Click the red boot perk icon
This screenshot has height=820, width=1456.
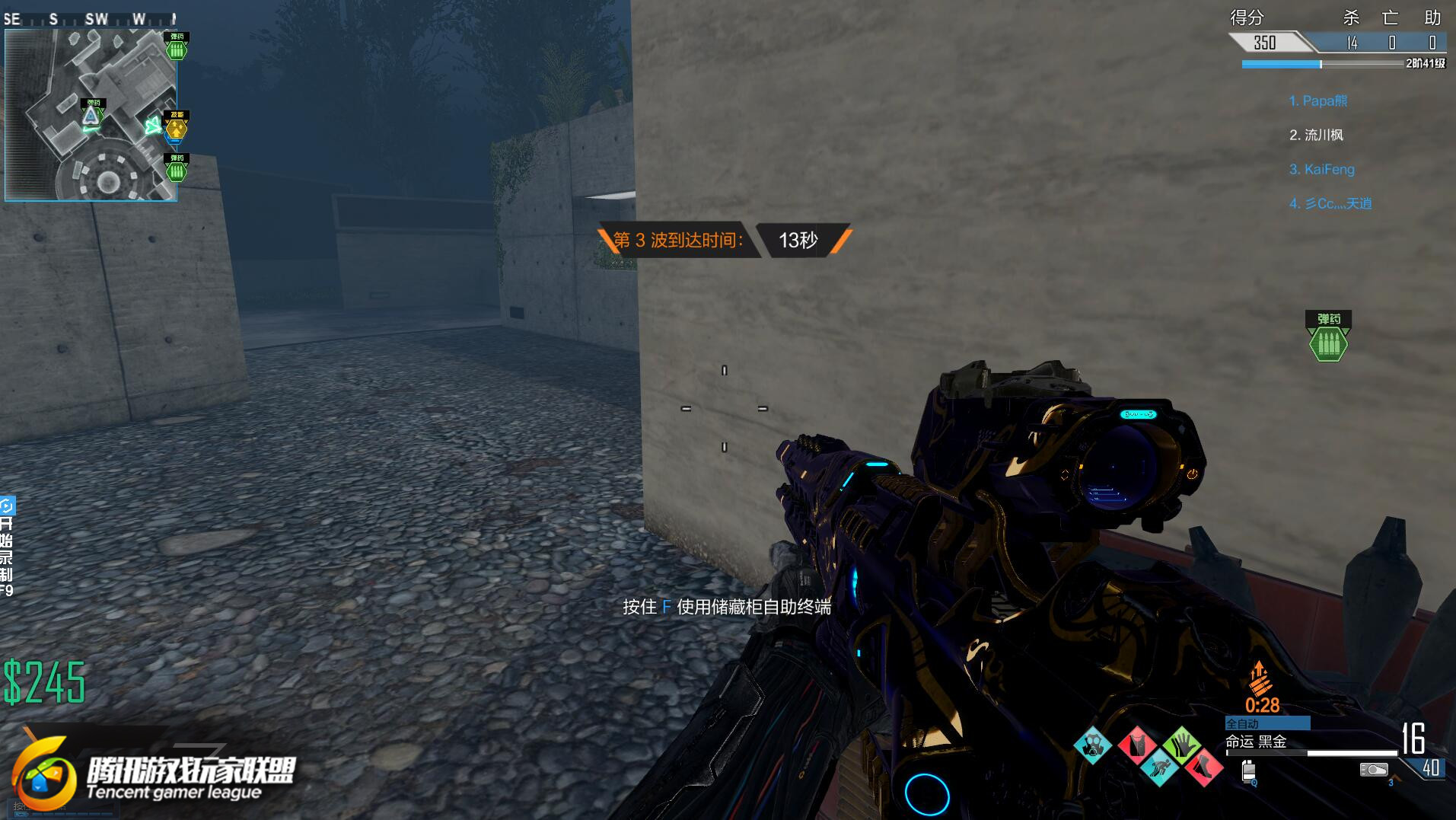(x=1203, y=767)
